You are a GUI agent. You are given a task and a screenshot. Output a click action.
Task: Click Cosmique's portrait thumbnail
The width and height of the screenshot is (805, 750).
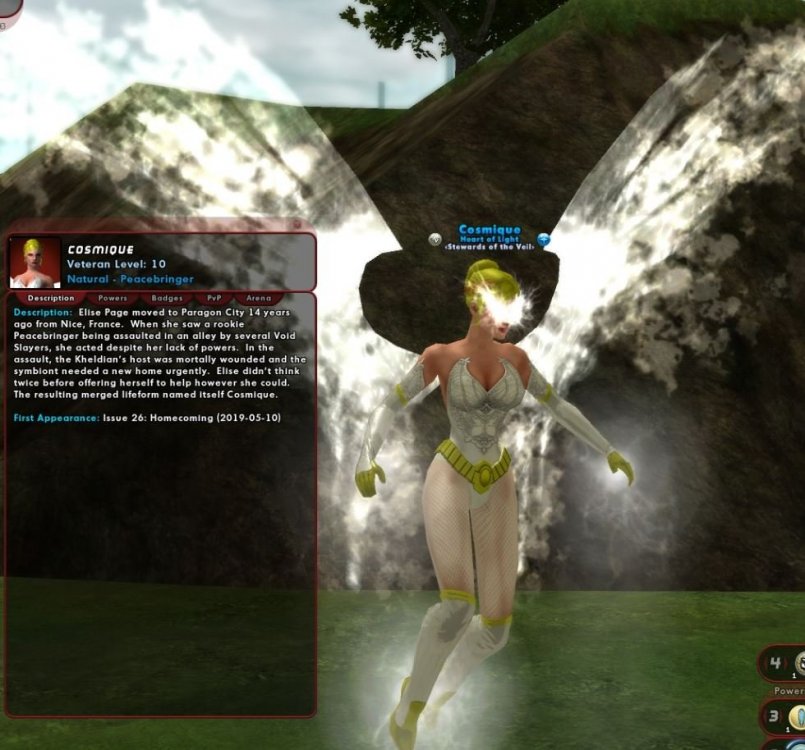coord(35,262)
